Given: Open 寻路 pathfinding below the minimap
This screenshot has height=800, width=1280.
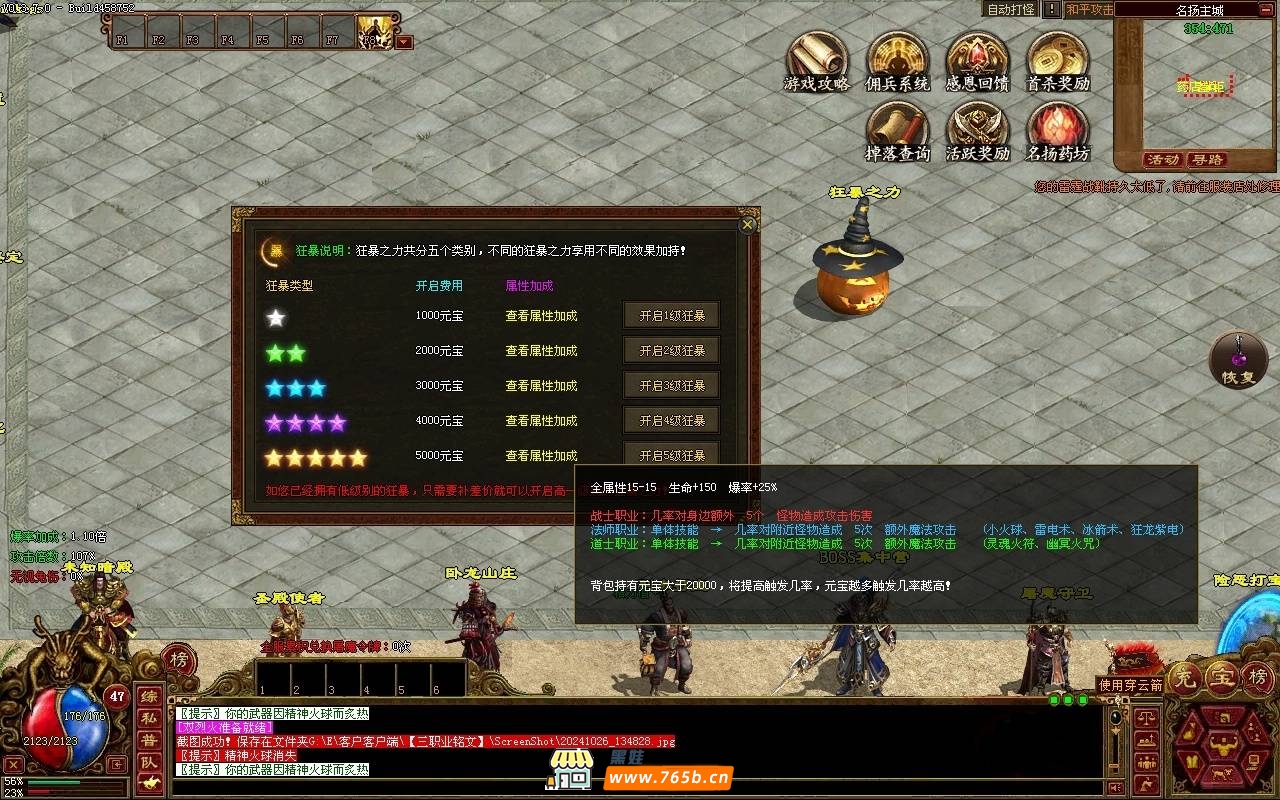Looking at the screenshot, I should pos(1207,160).
